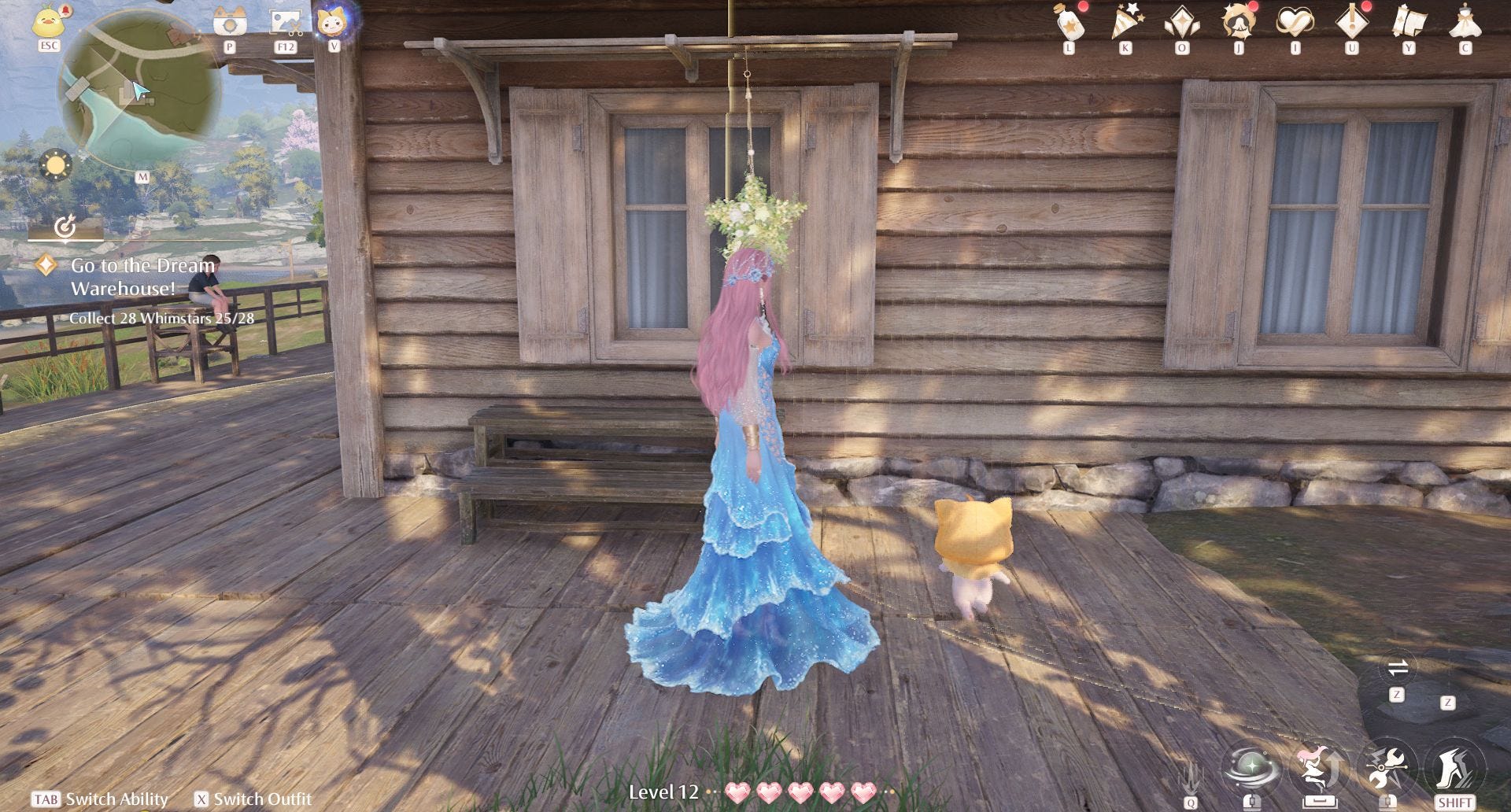Open the dress wardrobe icon
The height and width of the screenshot is (812, 1511).
click(x=1465, y=22)
